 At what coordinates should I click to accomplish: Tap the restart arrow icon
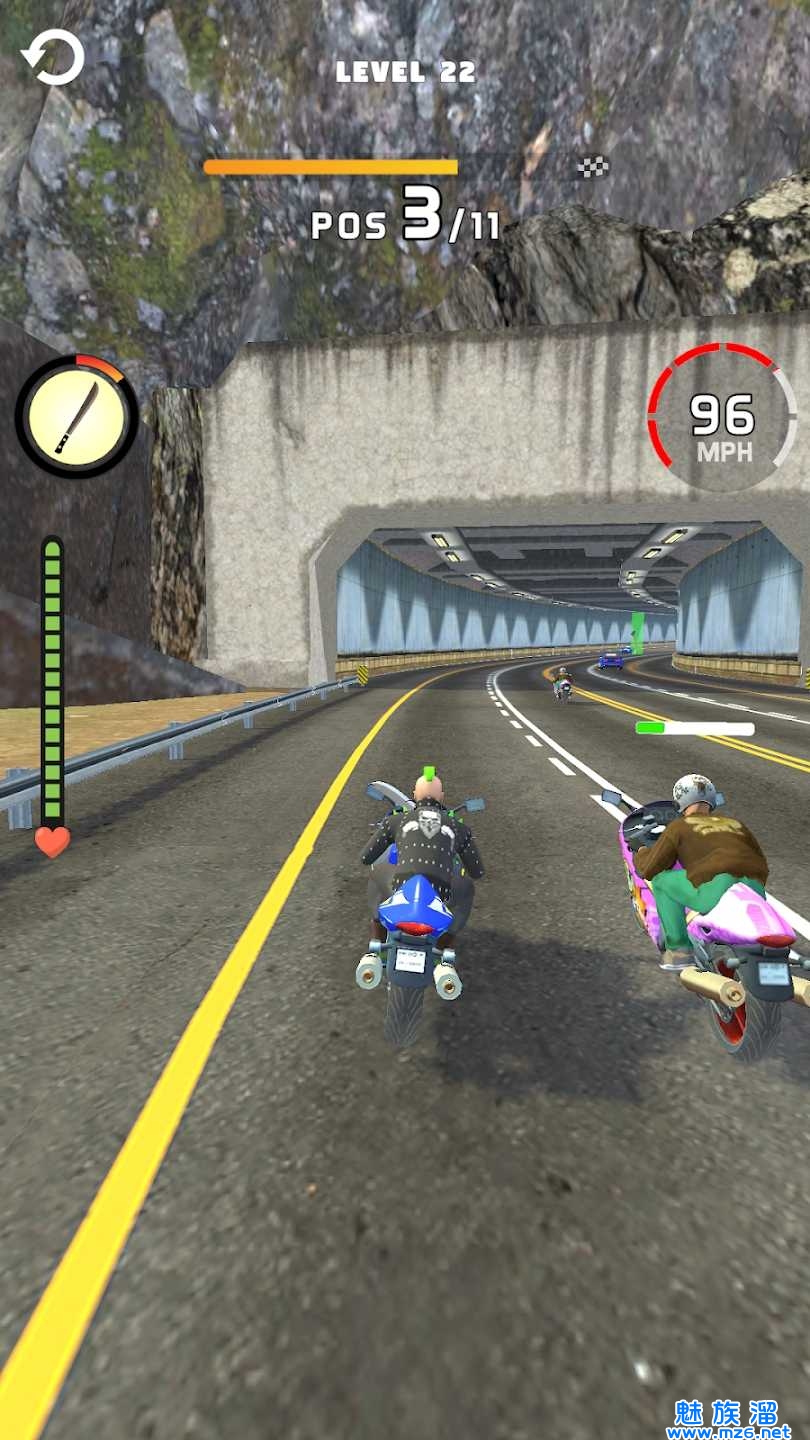tap(53, 58)
